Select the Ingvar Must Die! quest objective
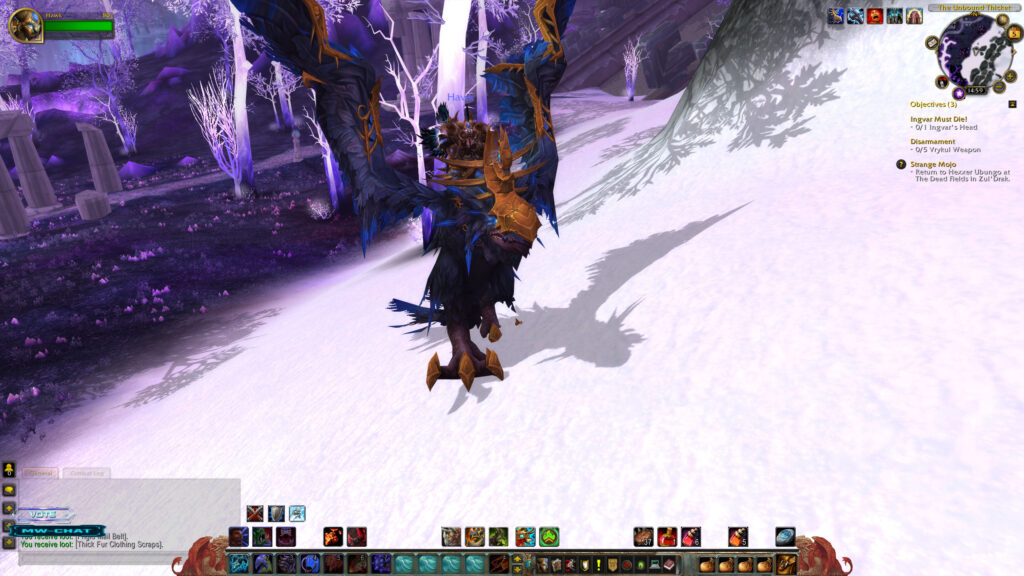 point(938,119)
